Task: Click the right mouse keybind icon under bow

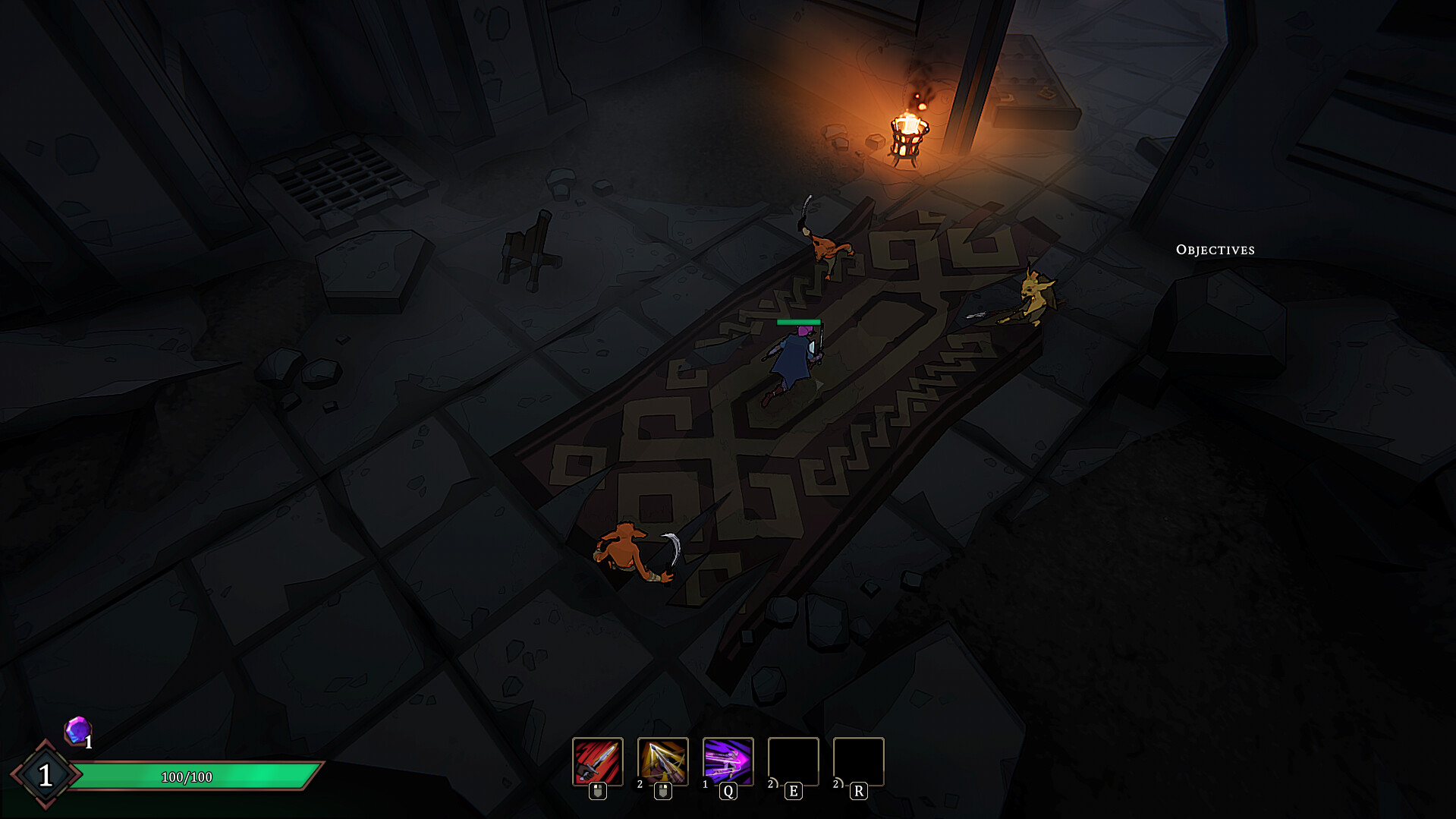Action: click(662, 791)
